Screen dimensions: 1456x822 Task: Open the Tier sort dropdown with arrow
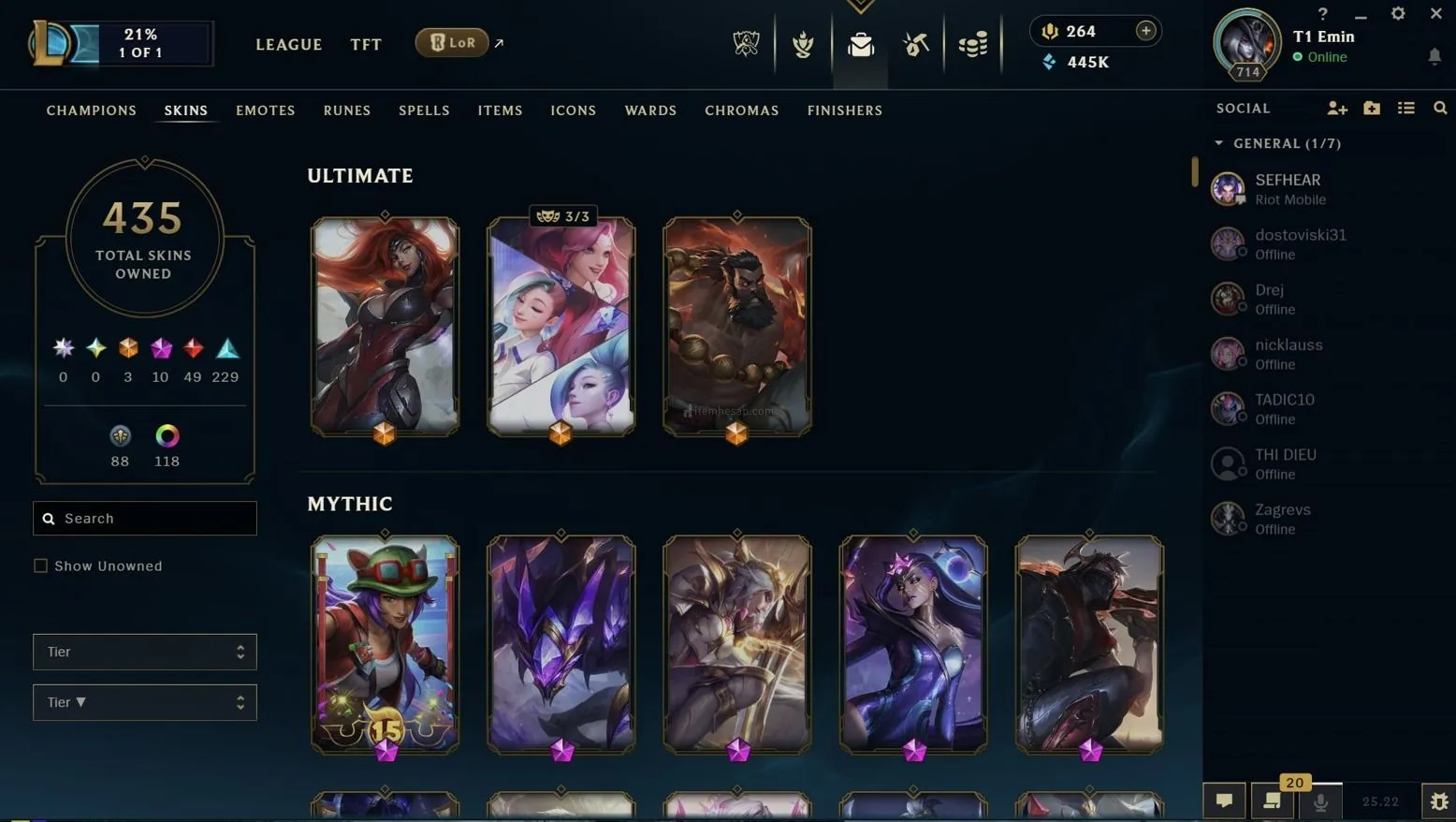tap(145, 702)
